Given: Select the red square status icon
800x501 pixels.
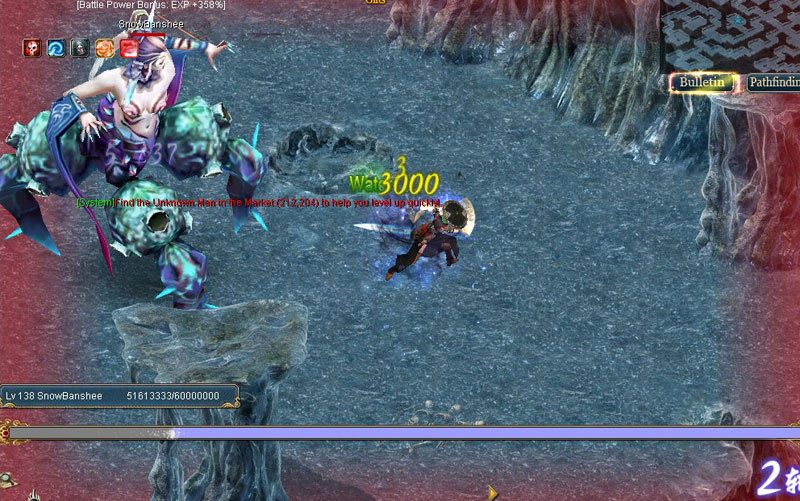Looking at the screenshot, I should coord(128,47).
